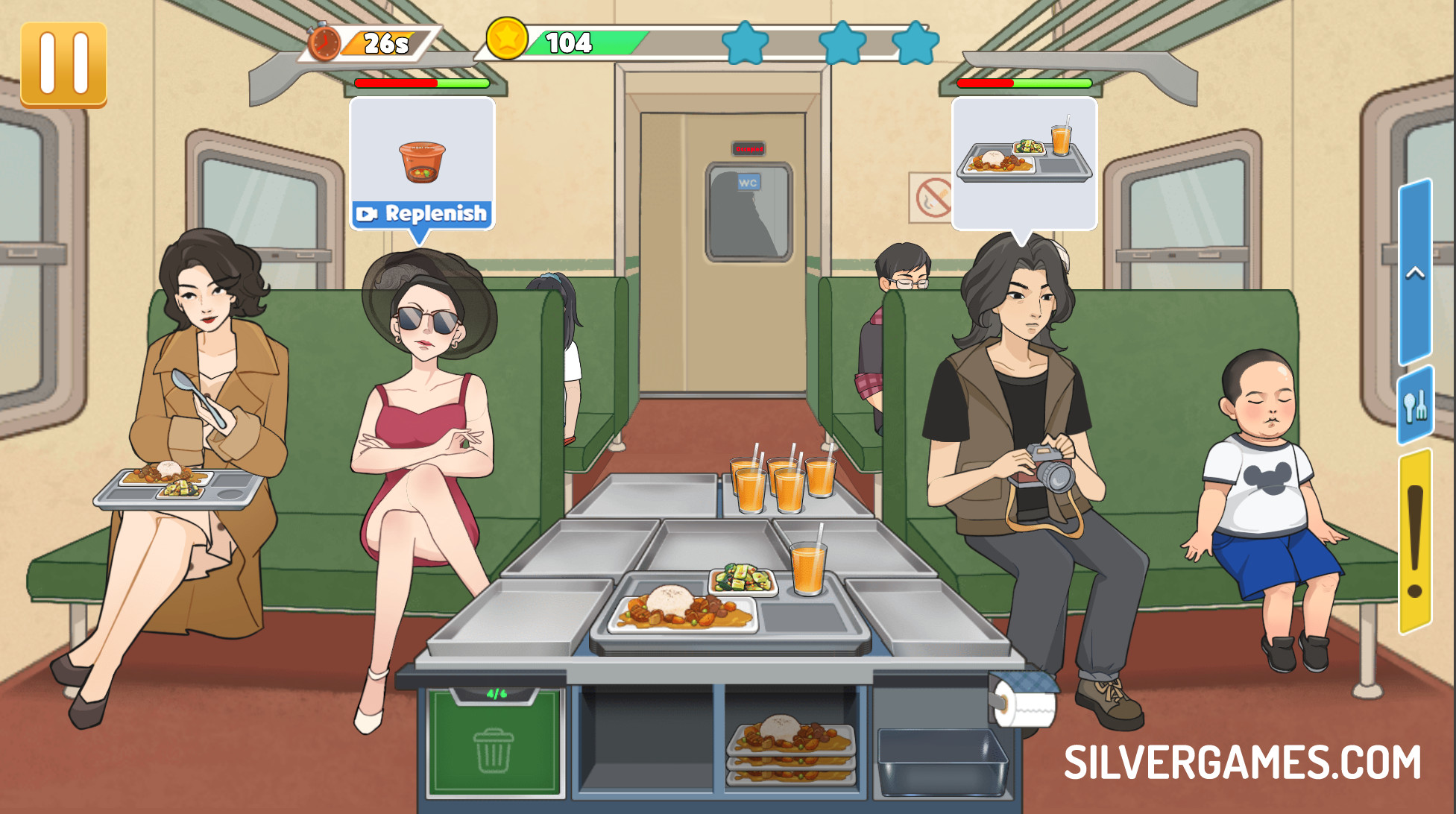Select the green trash bin on the cart
Screen dimensions: 1456x814
[x=494, y=743]
